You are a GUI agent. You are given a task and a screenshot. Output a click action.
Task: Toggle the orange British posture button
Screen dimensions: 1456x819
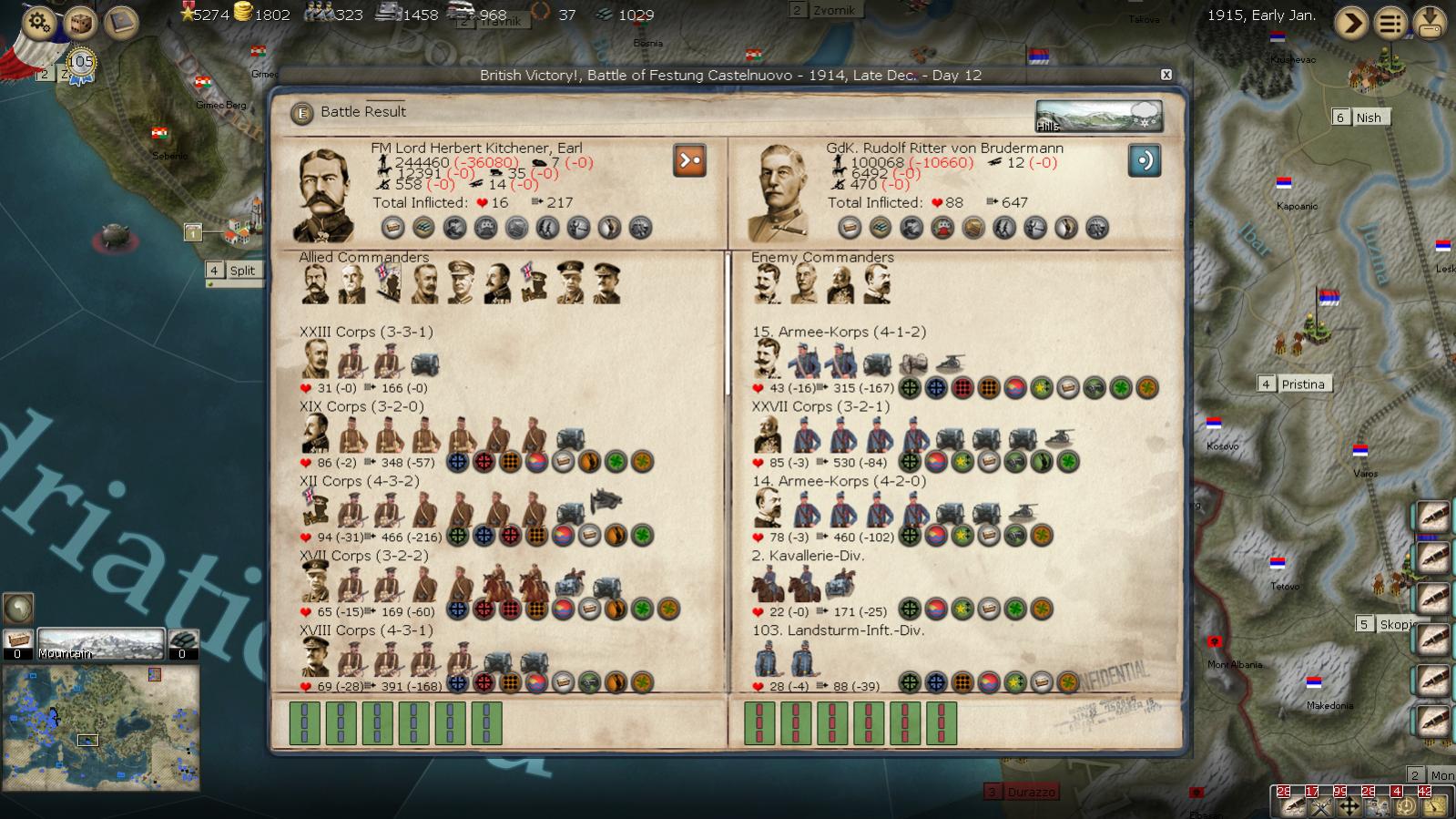pyautogui.click(x=689, y=160)
